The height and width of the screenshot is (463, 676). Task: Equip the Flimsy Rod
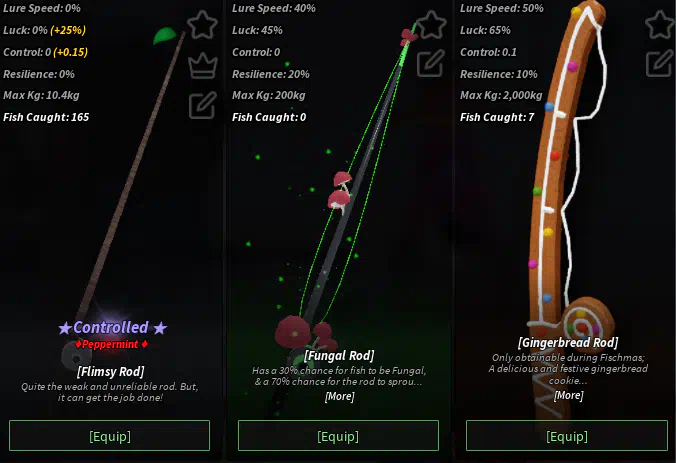click(109, 436)
